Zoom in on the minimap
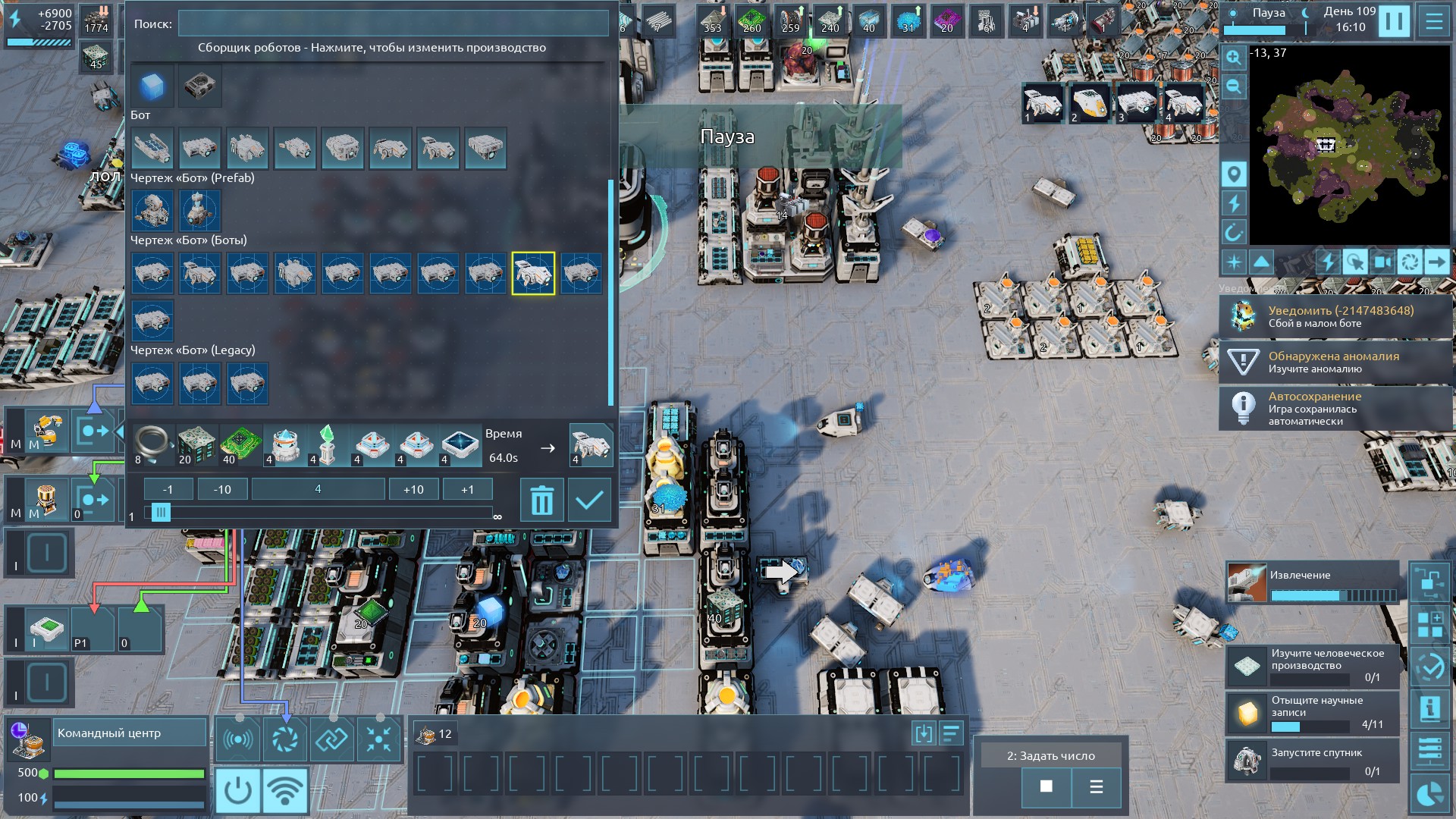 tap(1234, 58)
